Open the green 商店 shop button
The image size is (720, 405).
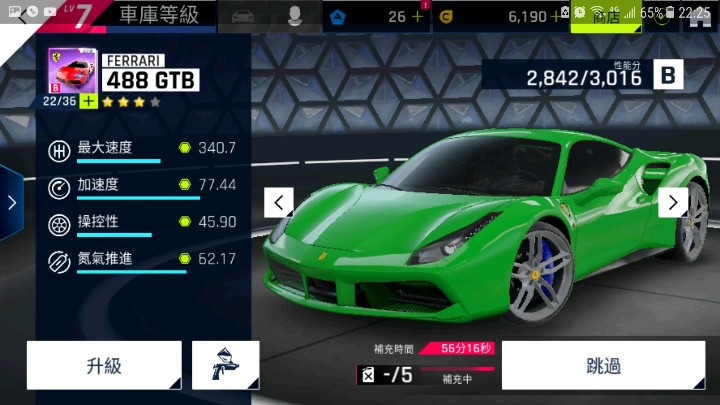click(x=606, y=17)
